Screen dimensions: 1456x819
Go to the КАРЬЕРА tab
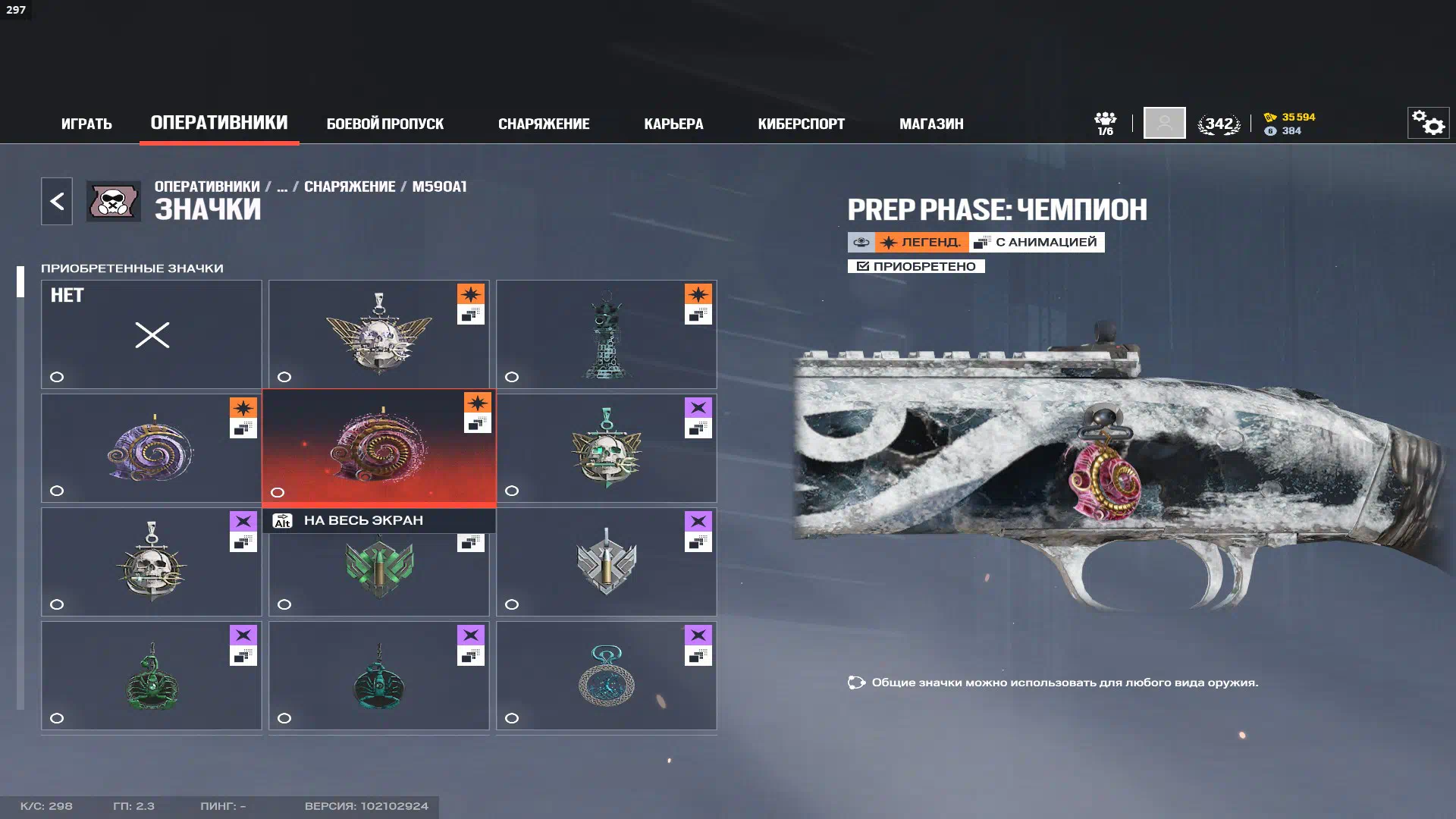point(673,124)
